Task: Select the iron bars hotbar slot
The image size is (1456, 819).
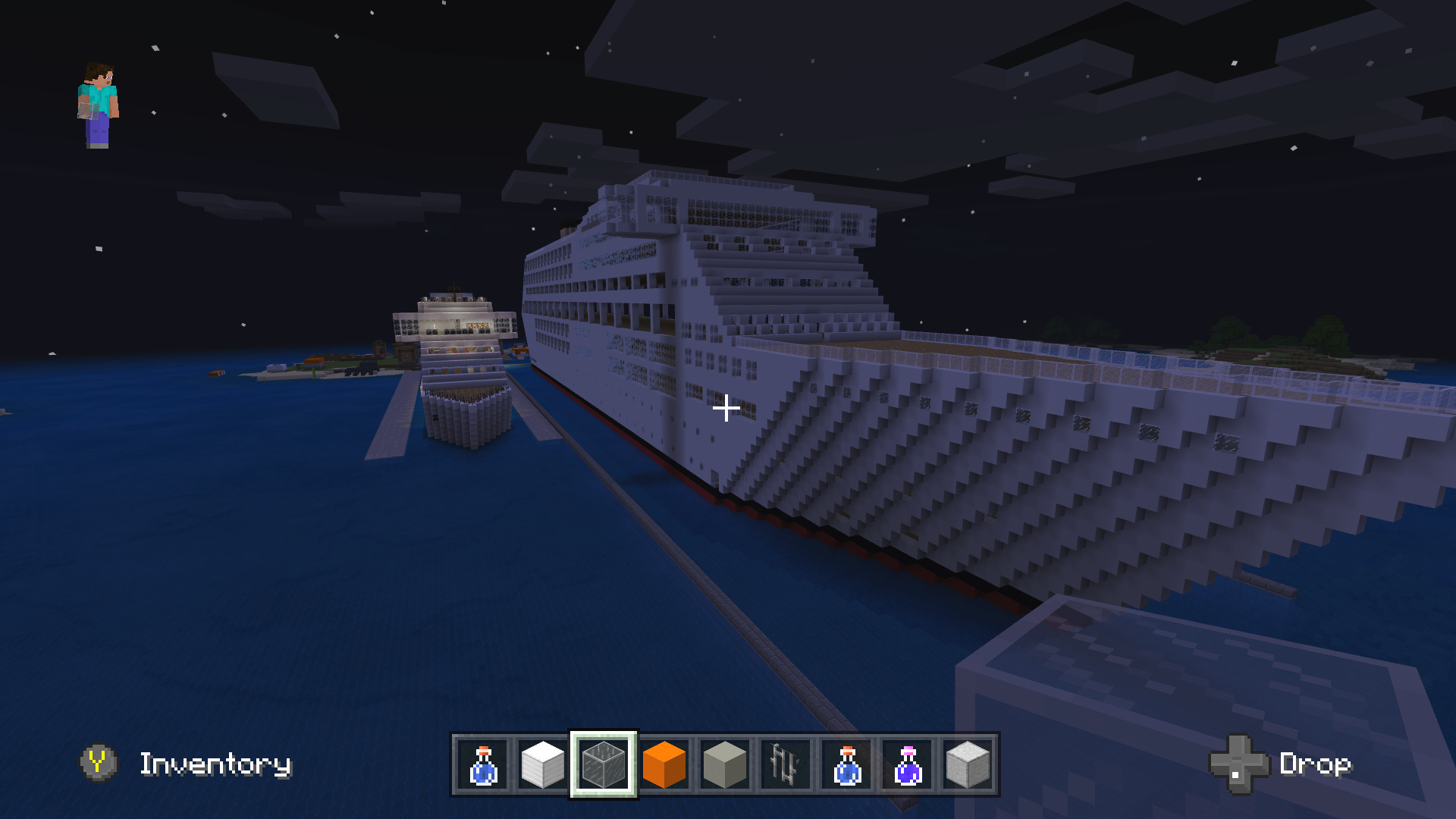Action: coord(786,764)
